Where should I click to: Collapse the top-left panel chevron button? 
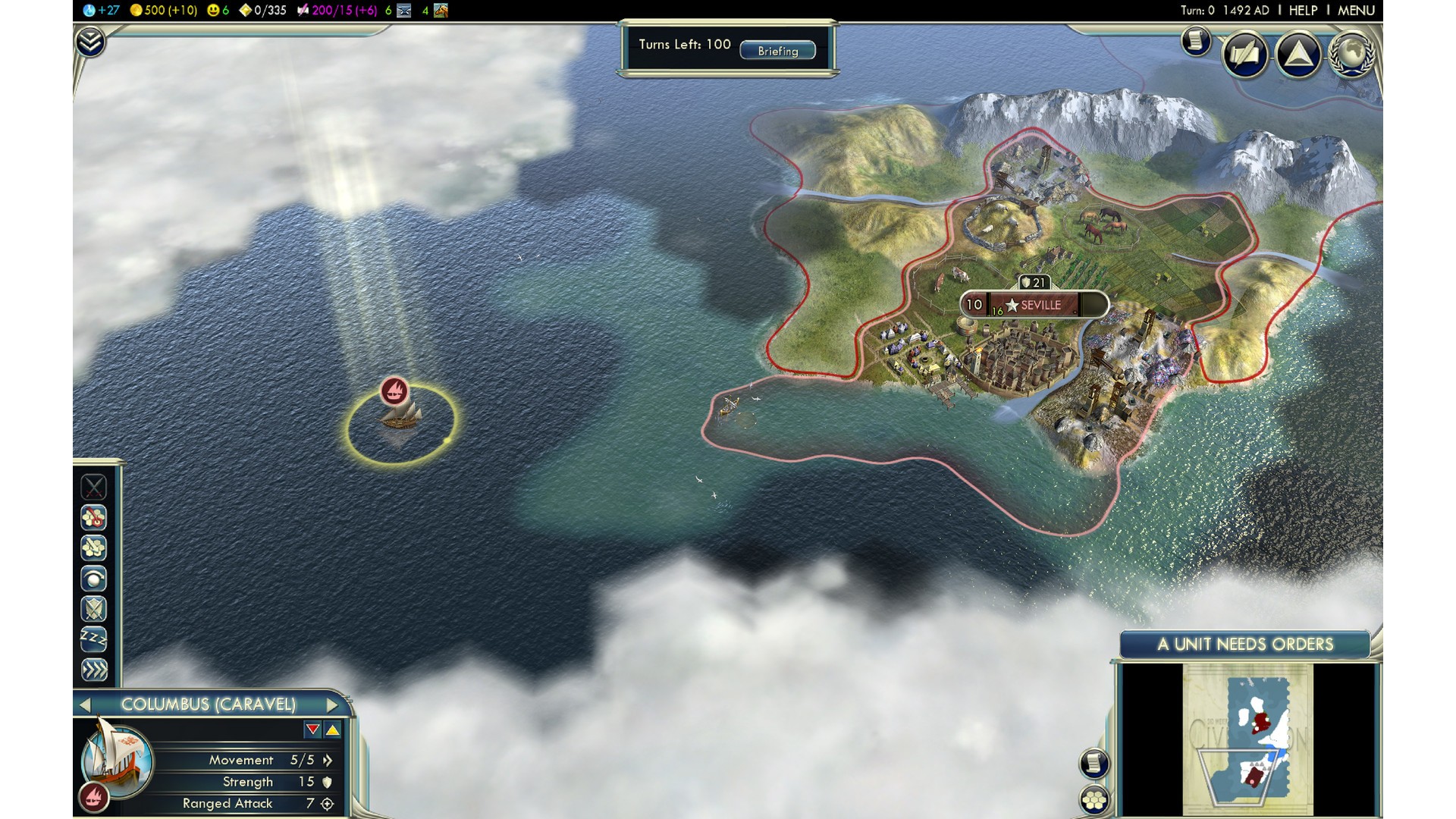[x=89, y=42]
